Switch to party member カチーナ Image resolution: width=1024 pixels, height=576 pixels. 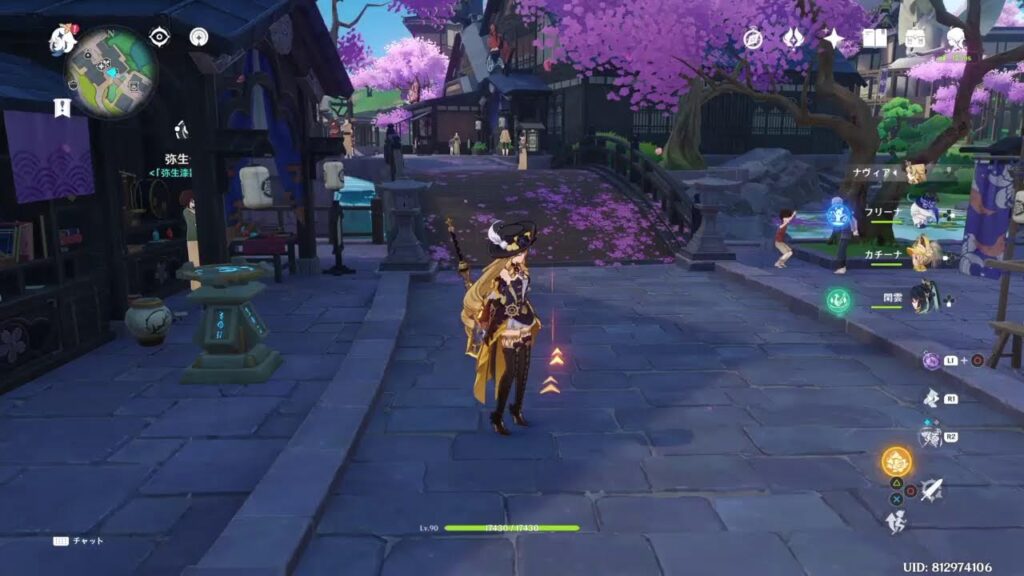pyautogui.click(x=922, y=254)
